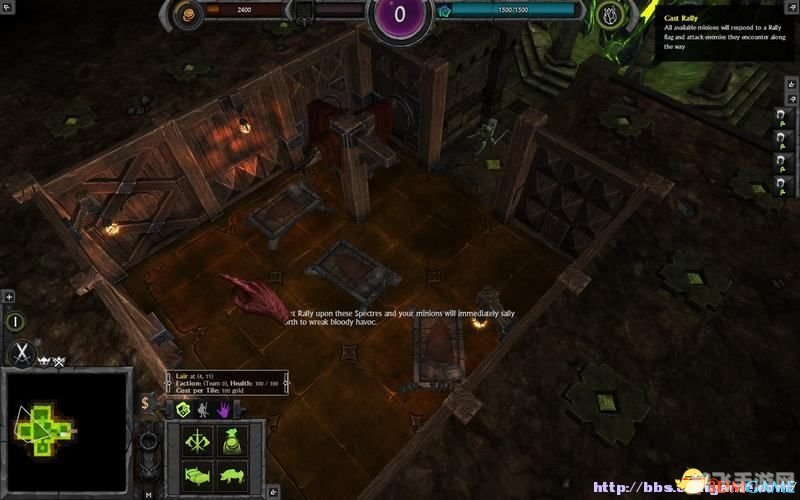The image size is (800, 500).
Task: Expand the panel with the plus button
Action: coord(9,297)
